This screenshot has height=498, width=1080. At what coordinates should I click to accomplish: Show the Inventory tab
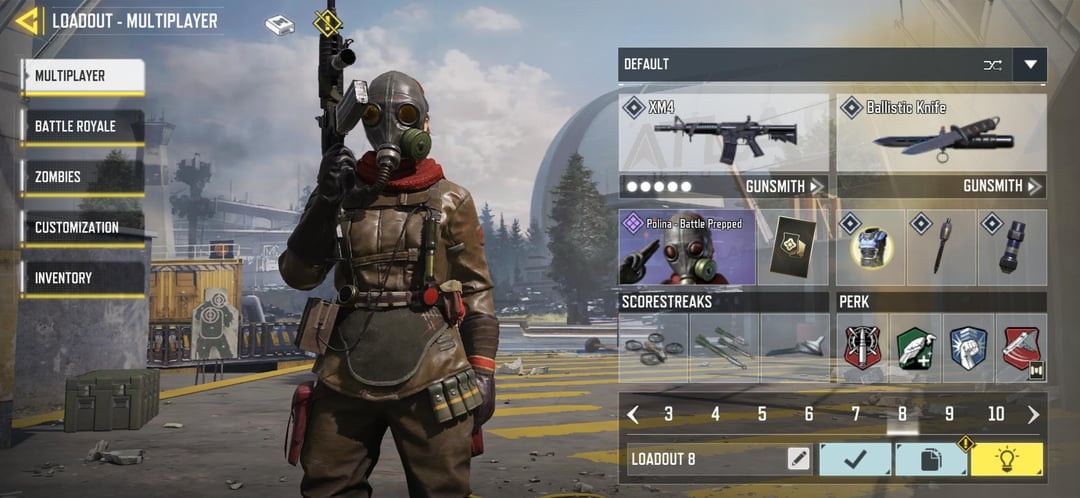(x=84, y=278)
